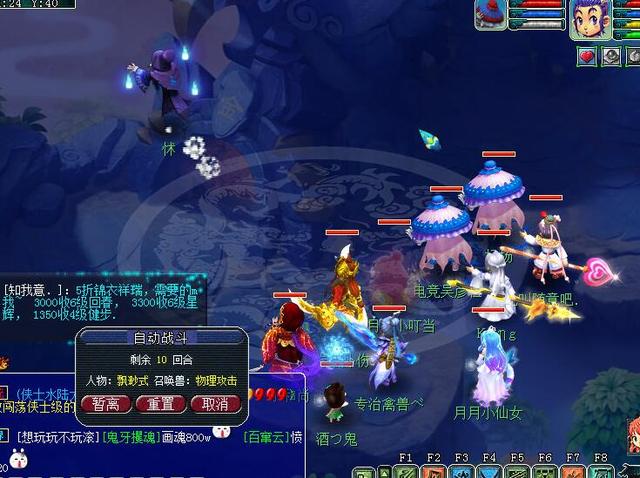Cancel auto-battle with the 取消 button
640x478 pixels.
tap(215, 404)
